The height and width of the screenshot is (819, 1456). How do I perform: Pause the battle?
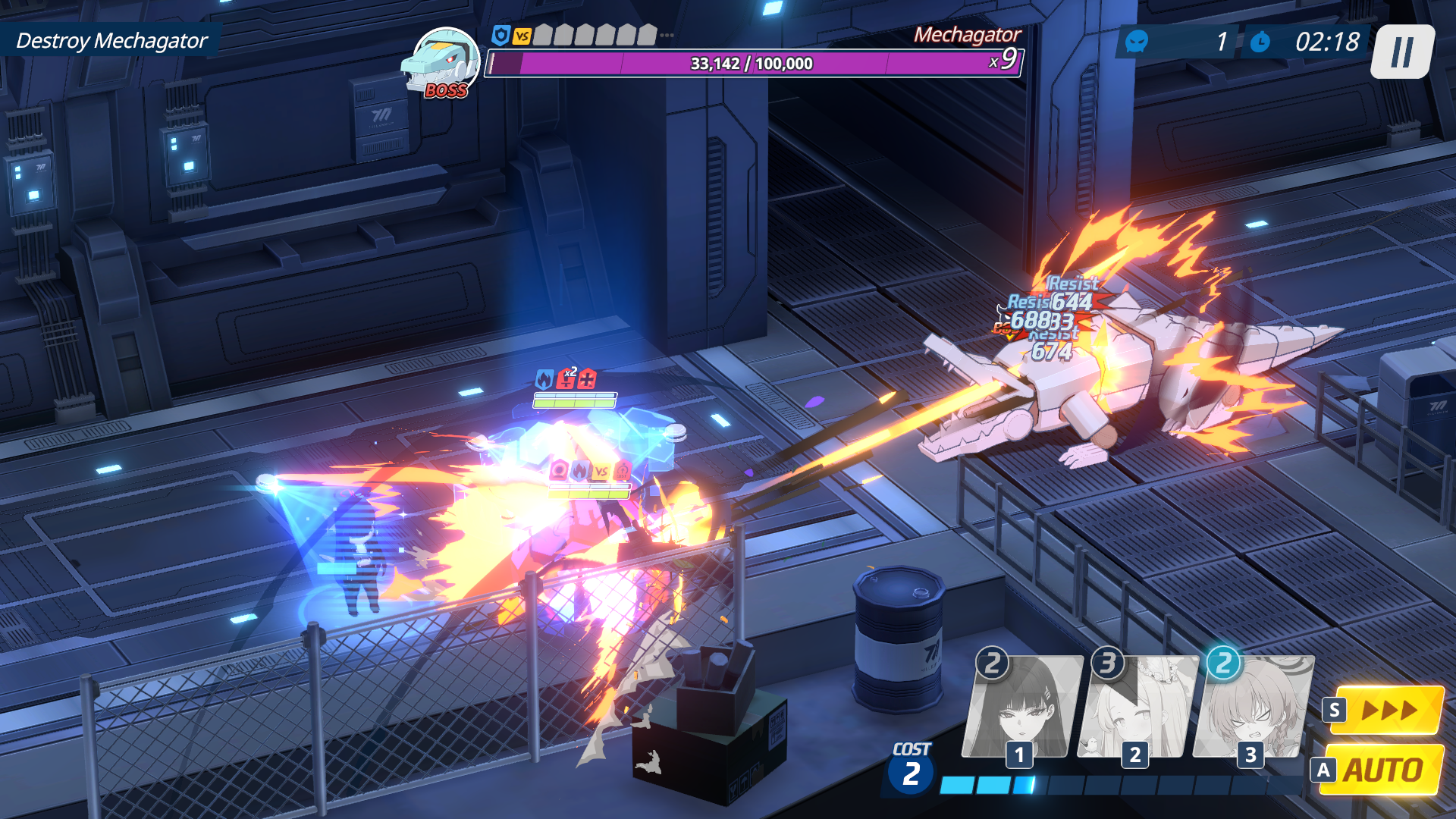pos(1401,52)
